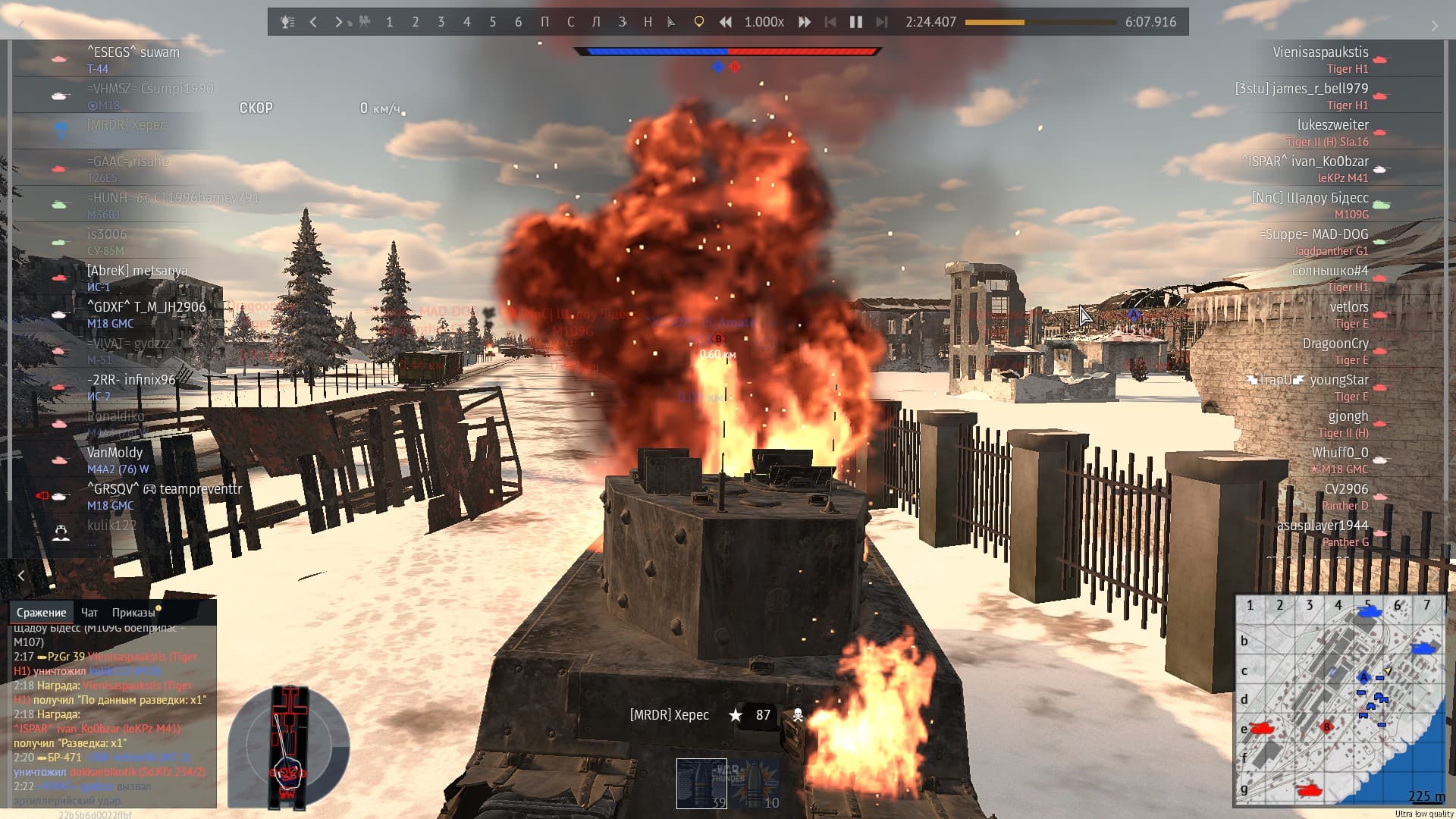This screenshot has height=819, width=1456.
Task: Select camera preset 4 in replay toolbar
Action: point(466,22)
